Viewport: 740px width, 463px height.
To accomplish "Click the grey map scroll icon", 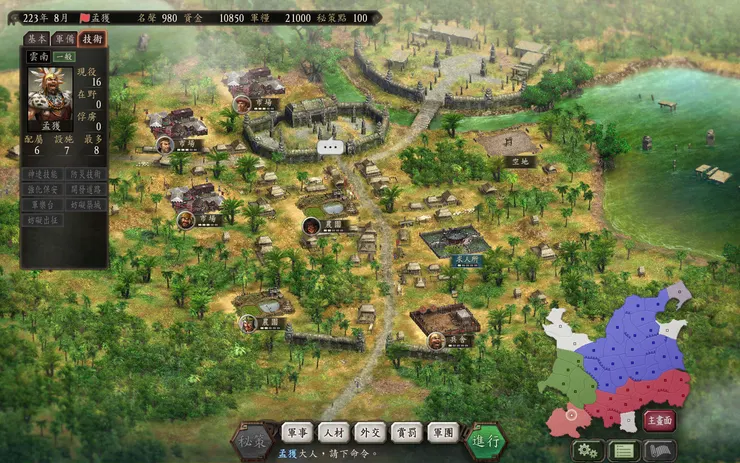I will [660, 450].
